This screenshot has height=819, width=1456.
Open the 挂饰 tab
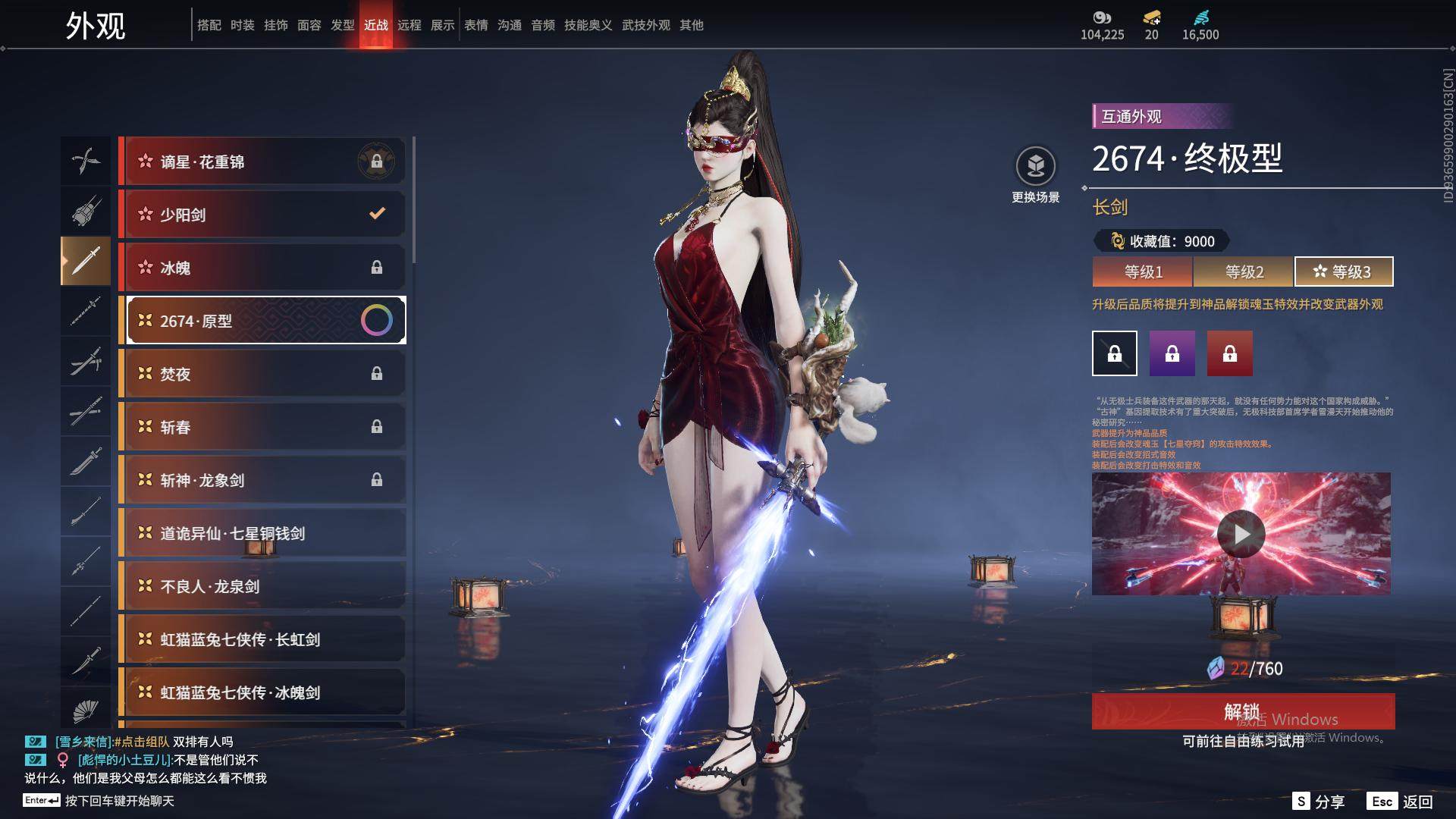pyautogui.click(x=276, y=25)
